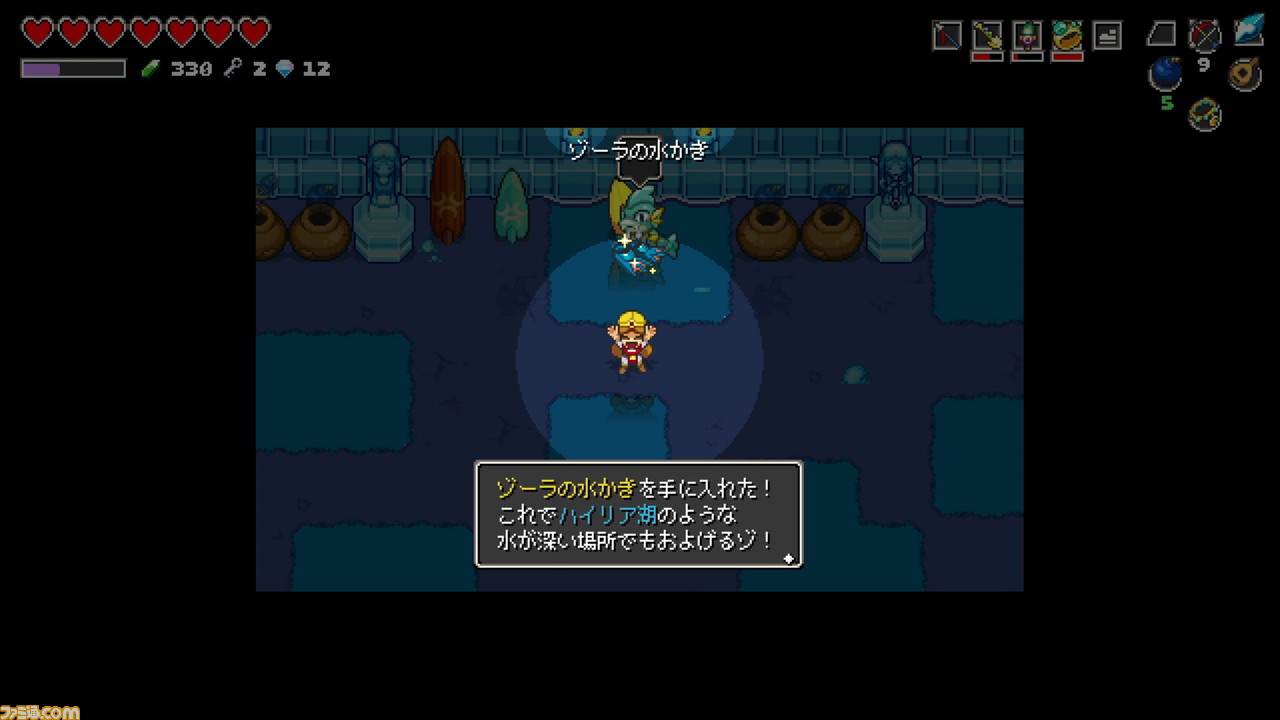Click the empty shield slot
The image size is (1280, 720).
pos(1163,33)
